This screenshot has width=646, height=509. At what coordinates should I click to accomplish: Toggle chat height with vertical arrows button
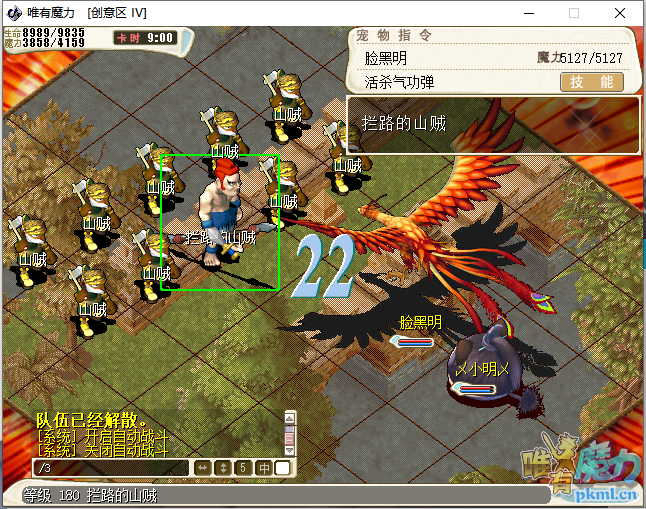pyautogui.click(x=222, y=468)
